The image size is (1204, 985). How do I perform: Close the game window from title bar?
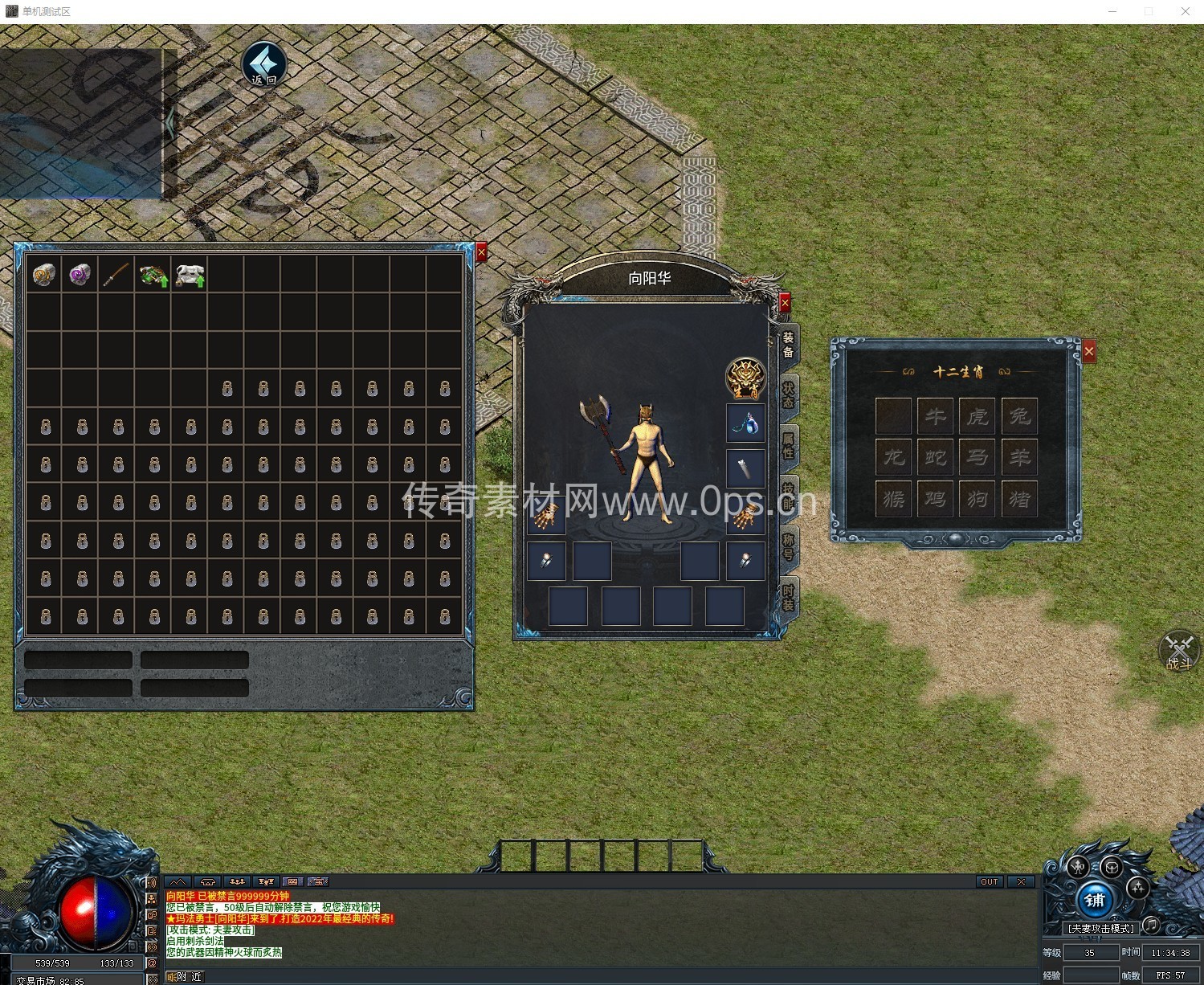pyautogui.click(x=1185, y=11)
